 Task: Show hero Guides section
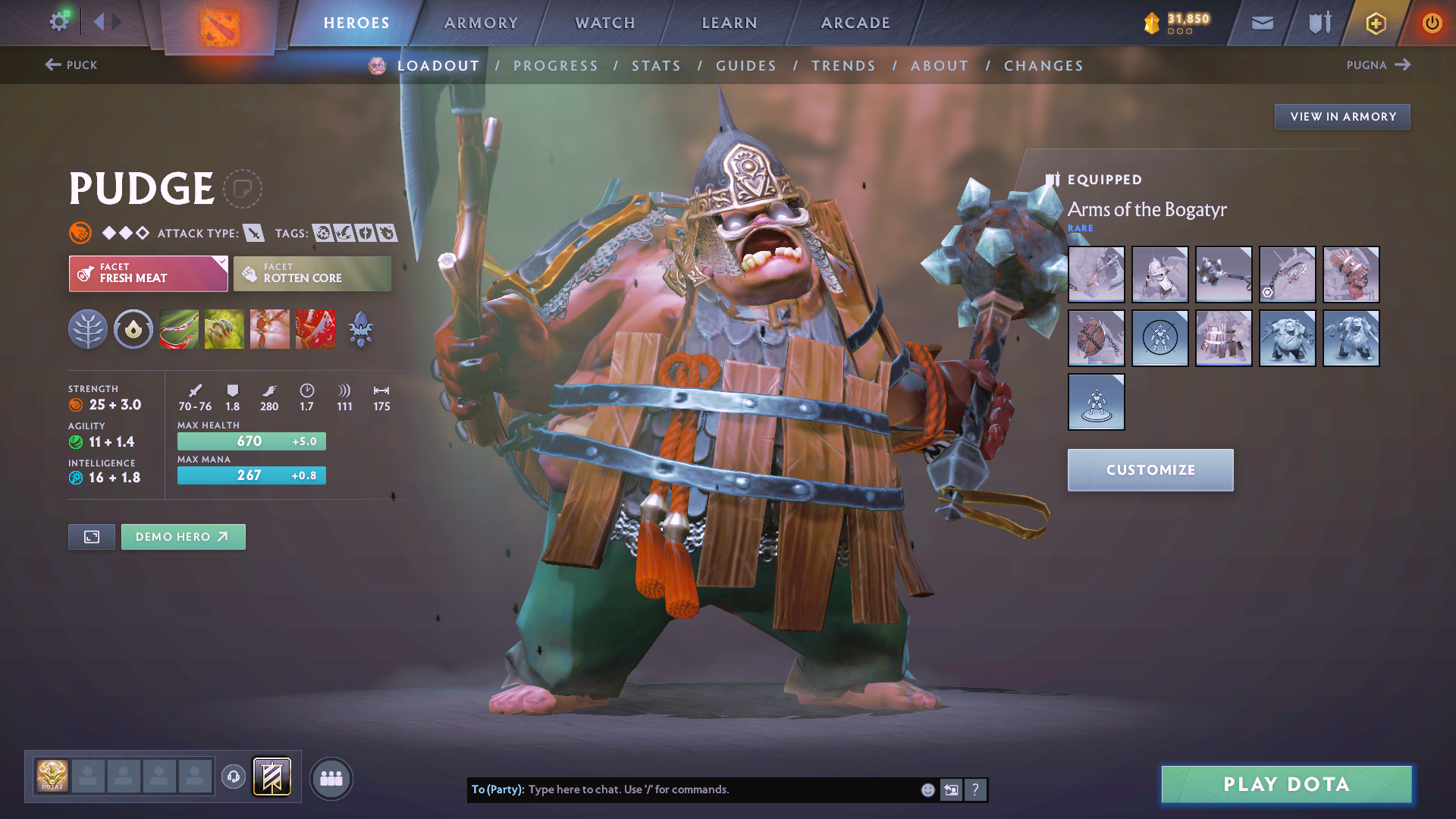pos(746,66)
